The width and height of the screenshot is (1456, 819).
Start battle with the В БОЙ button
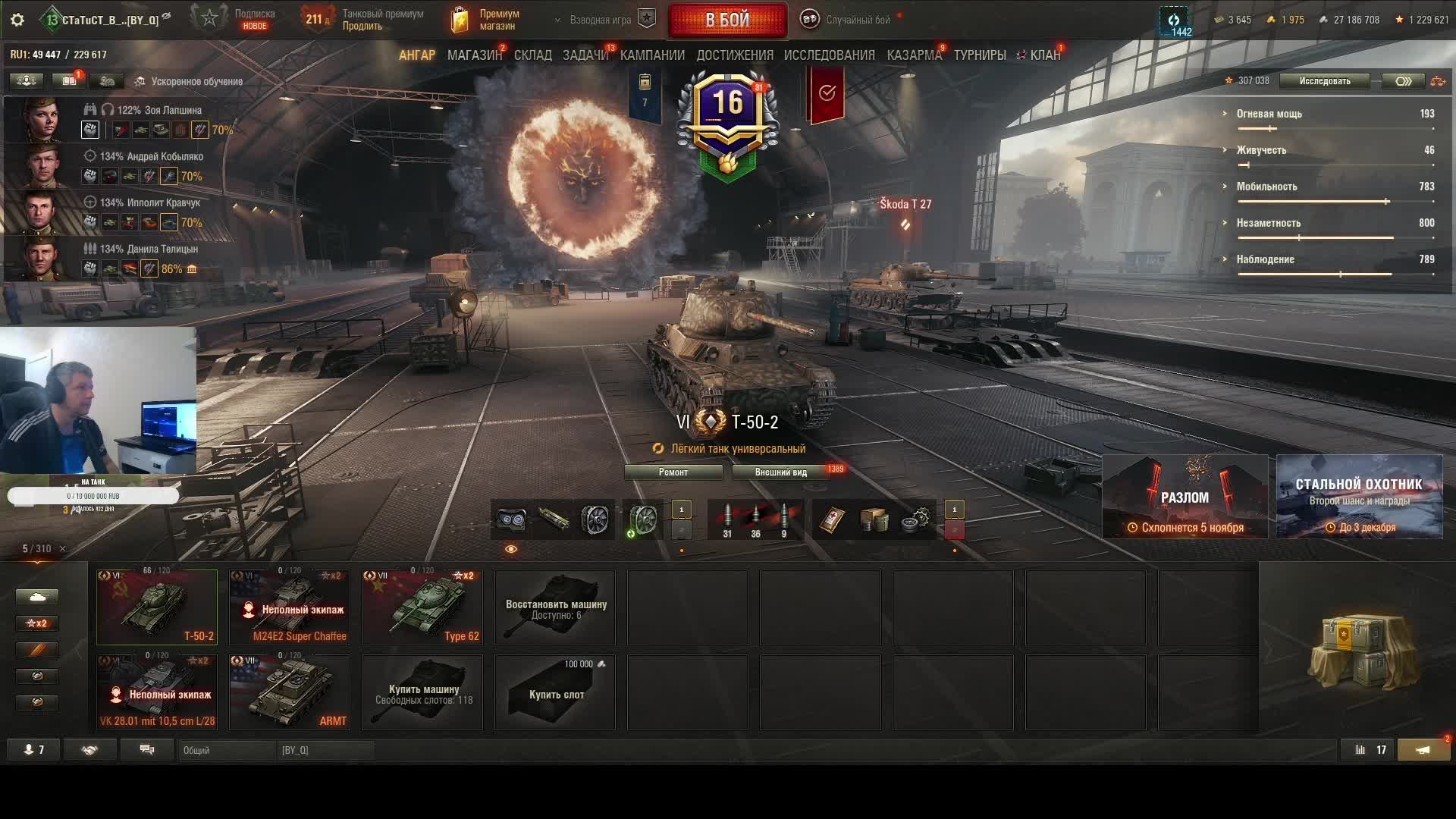click(x=727, y=20)
